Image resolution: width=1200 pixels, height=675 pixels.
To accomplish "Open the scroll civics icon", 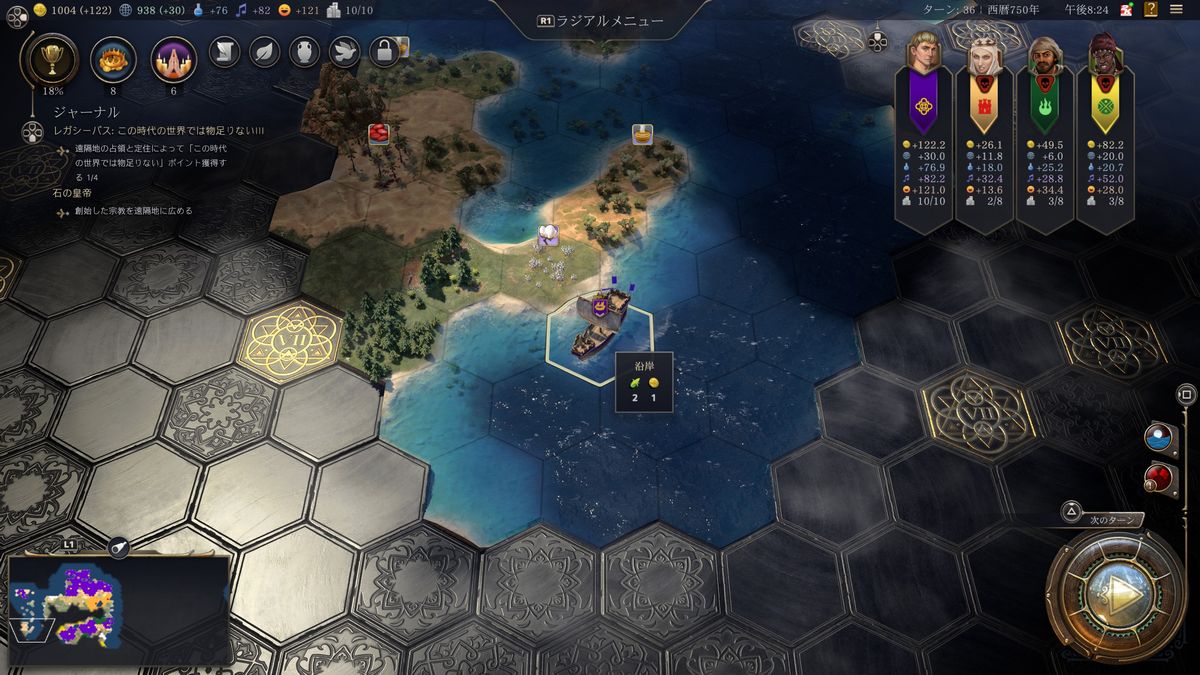I will (x=225, y=51).
